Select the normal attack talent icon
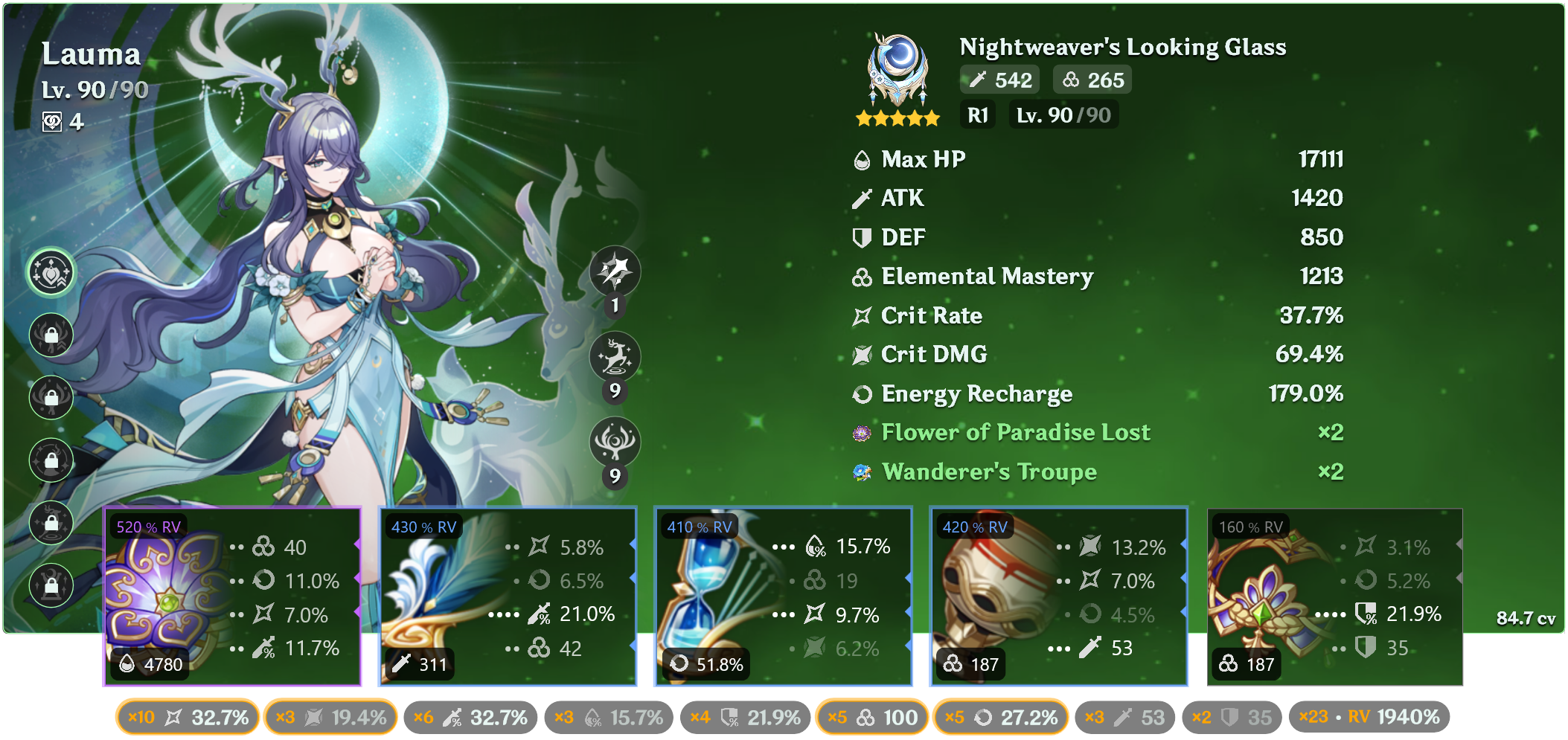This screenshot has width=1568, height=740. tap(615, 271)
